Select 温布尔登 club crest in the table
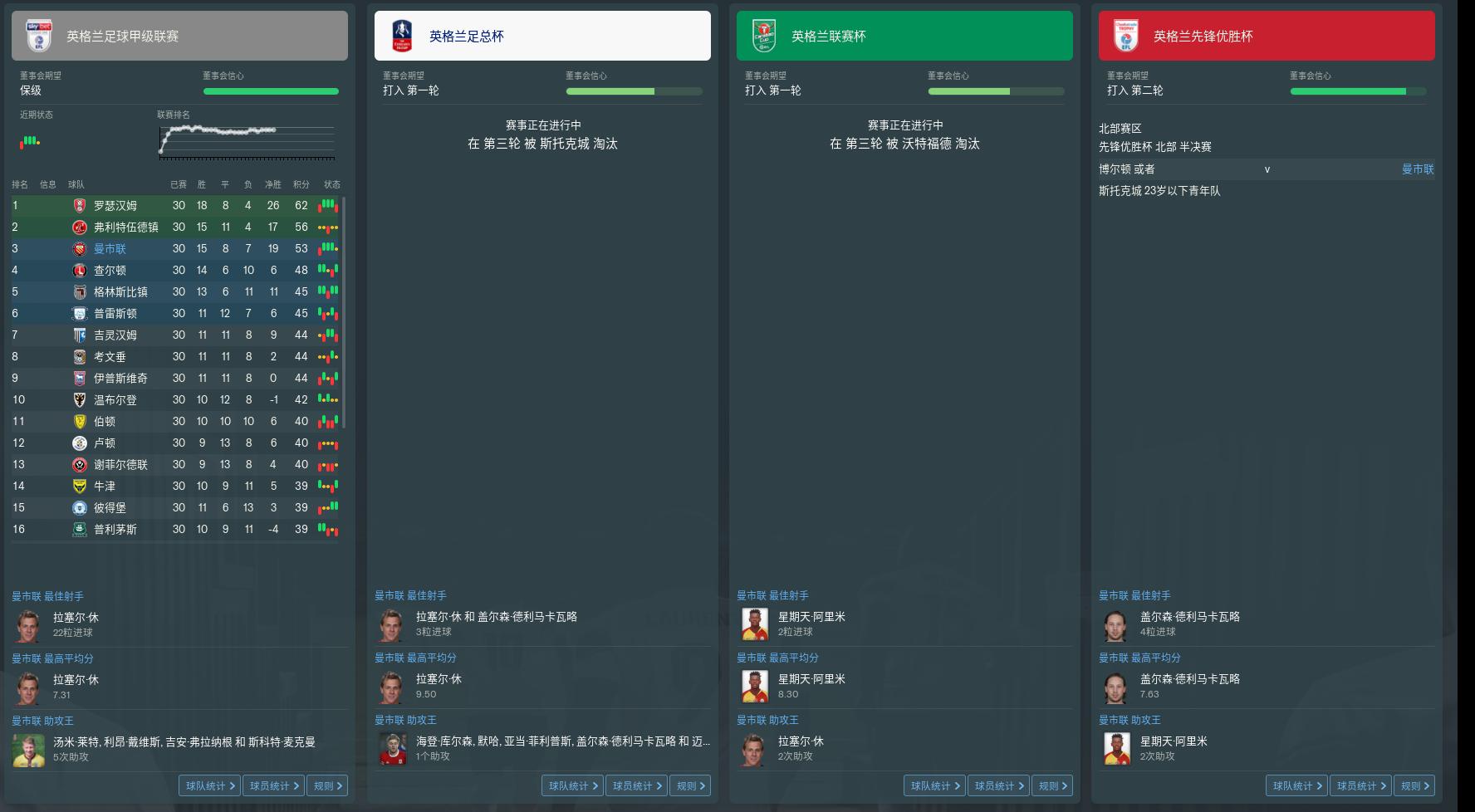Screen dimensions: 1475x812 79,399
